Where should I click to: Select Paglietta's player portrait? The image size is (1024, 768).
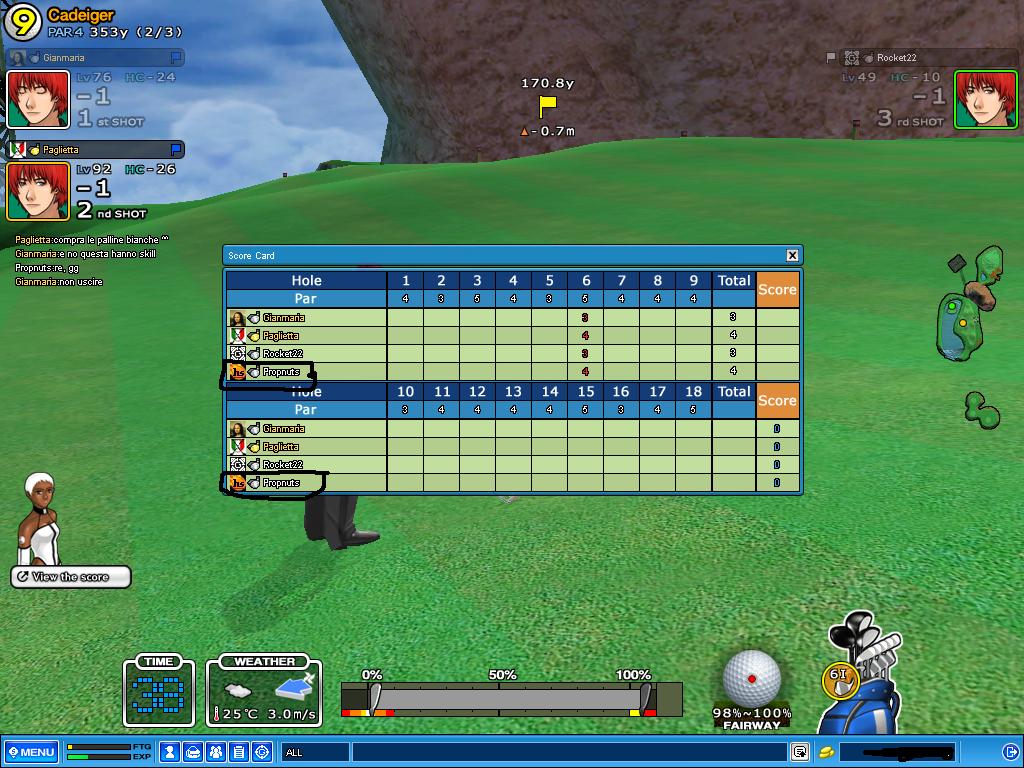pos(38,191)
